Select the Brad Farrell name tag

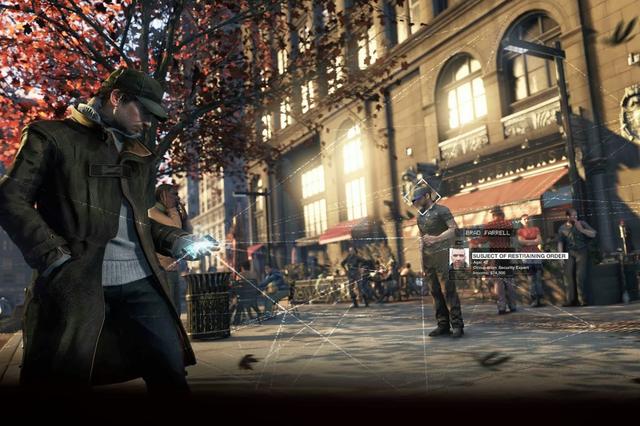(x=488, y=232)
